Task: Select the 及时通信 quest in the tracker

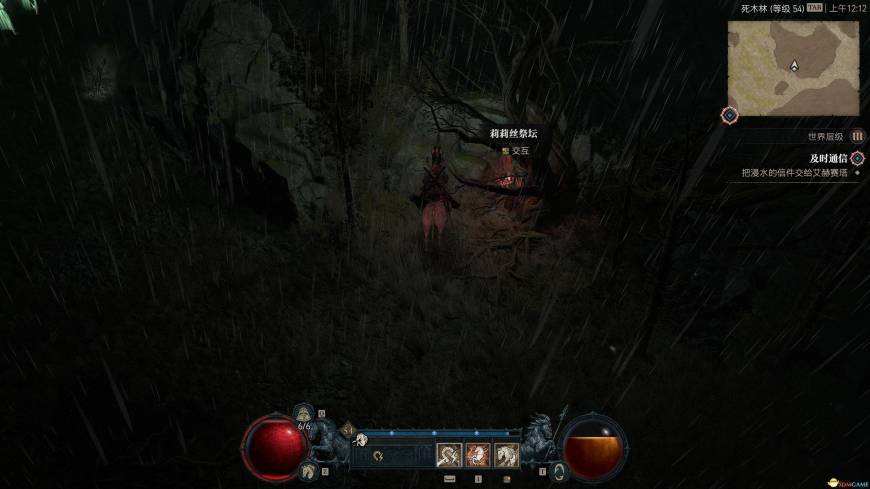Action: 829,158
